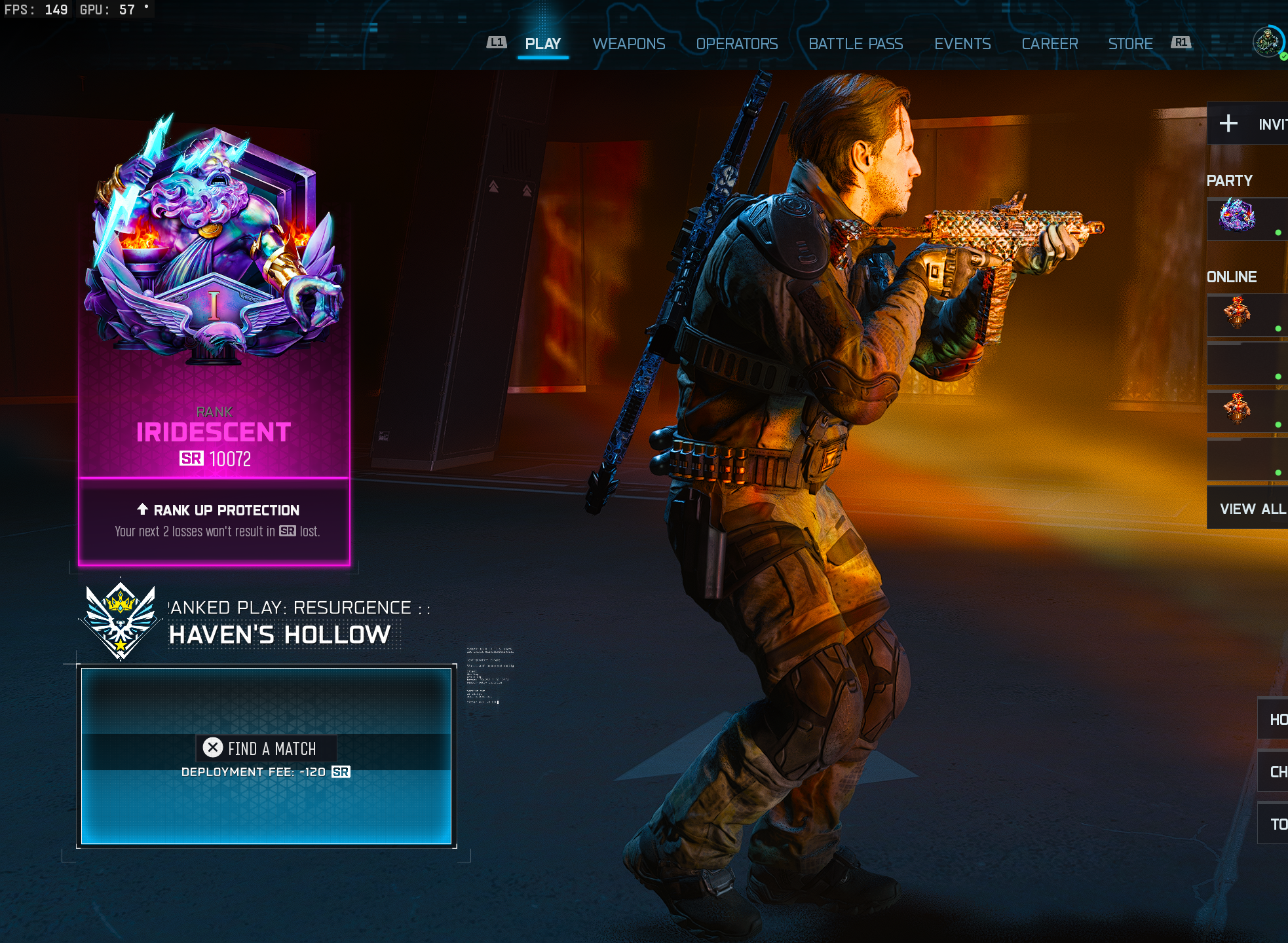The image size is (1288, 943).
Task: Go to the Operators tab
Action: pos(736,44)
